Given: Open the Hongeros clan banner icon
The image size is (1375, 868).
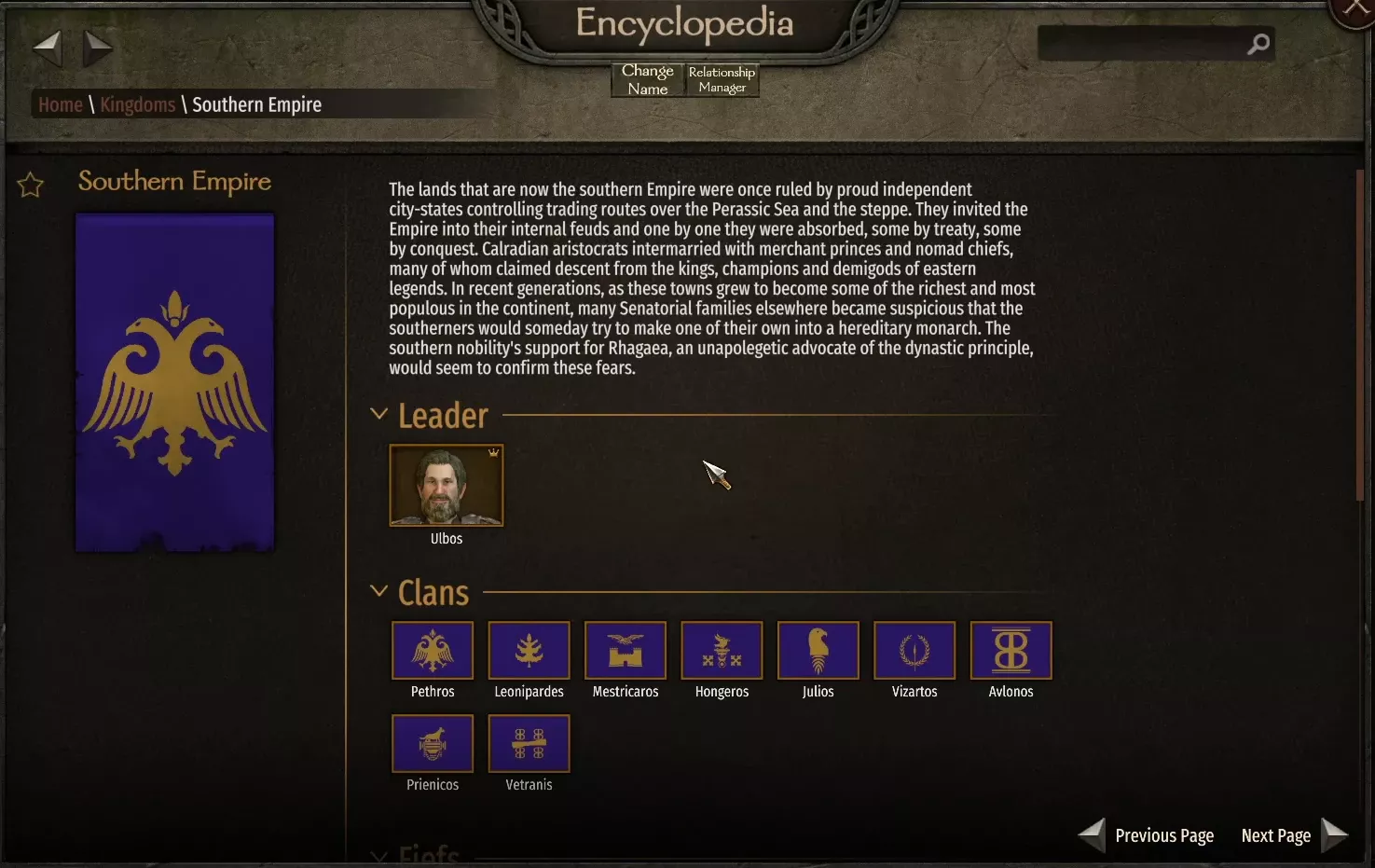Looking at the screenshot, I should (x=722, y=651).
